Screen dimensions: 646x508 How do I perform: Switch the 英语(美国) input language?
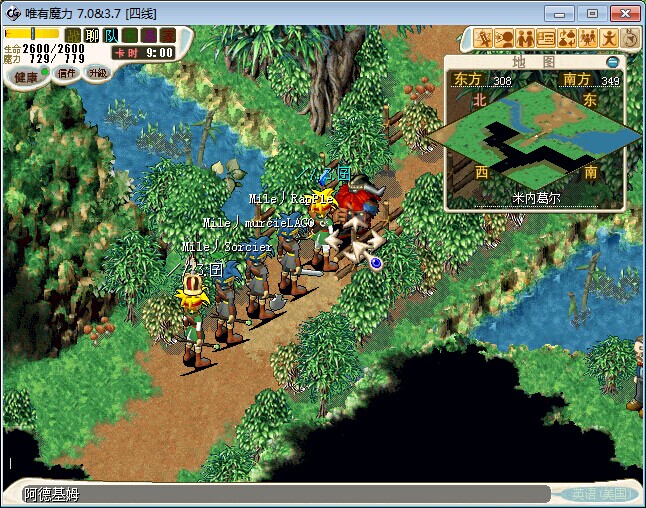point(591,494)
